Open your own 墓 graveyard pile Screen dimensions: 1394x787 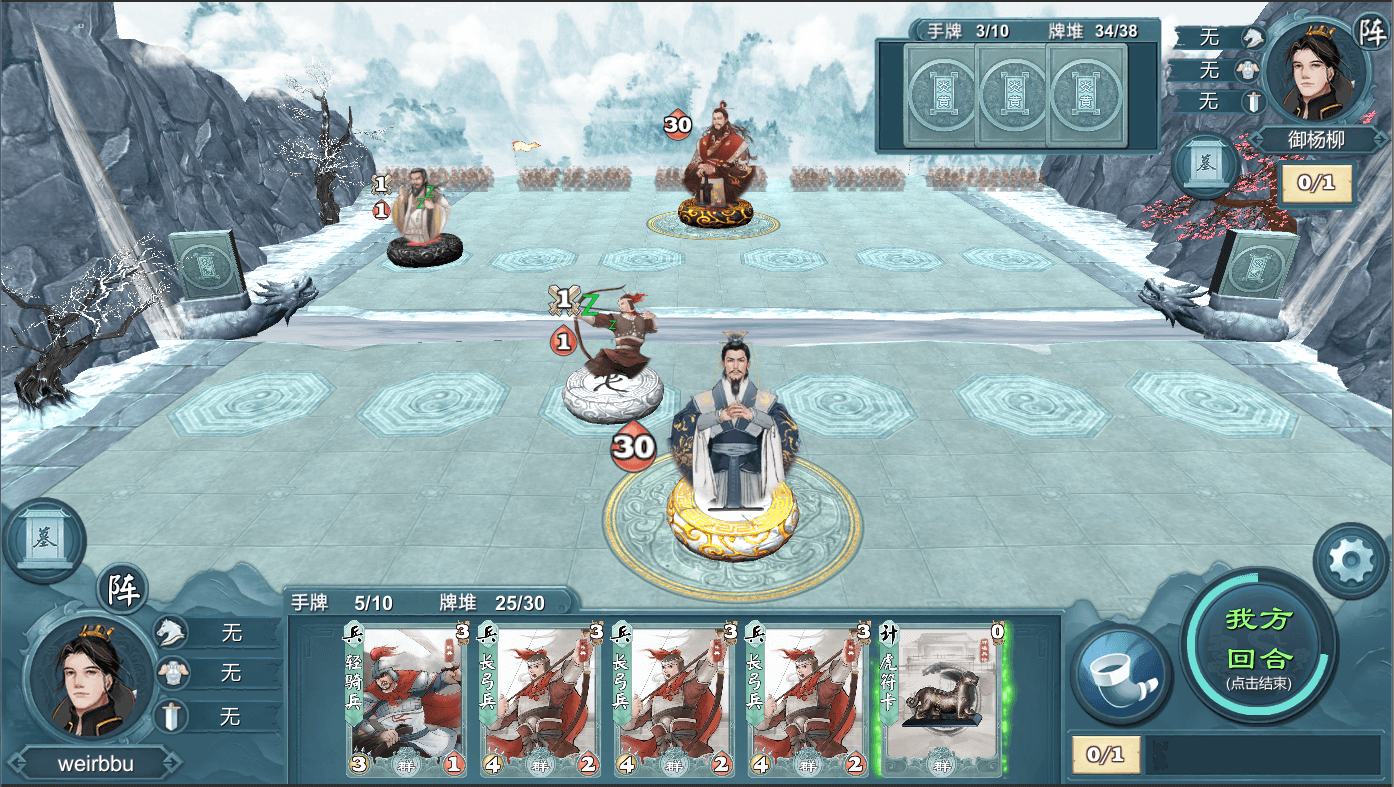(x=45, y=541)
